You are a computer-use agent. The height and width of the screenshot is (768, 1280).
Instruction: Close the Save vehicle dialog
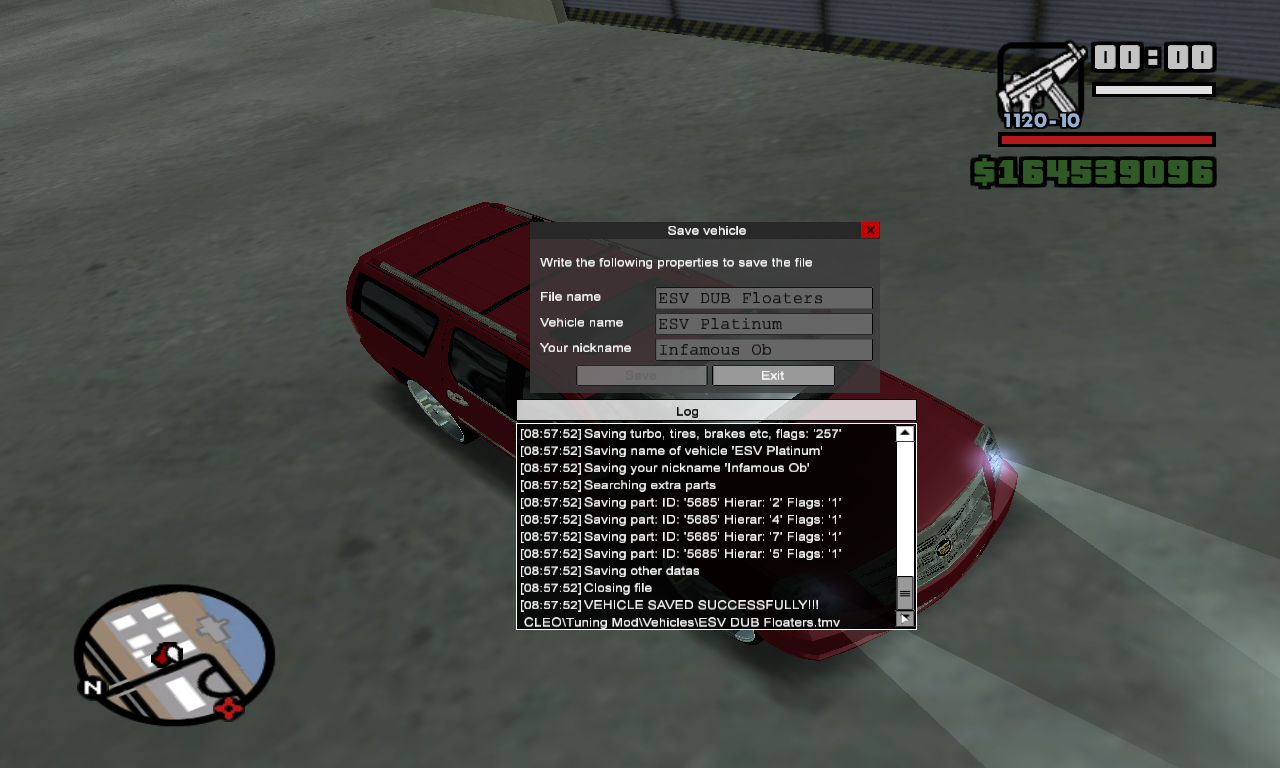coord(869,230)
